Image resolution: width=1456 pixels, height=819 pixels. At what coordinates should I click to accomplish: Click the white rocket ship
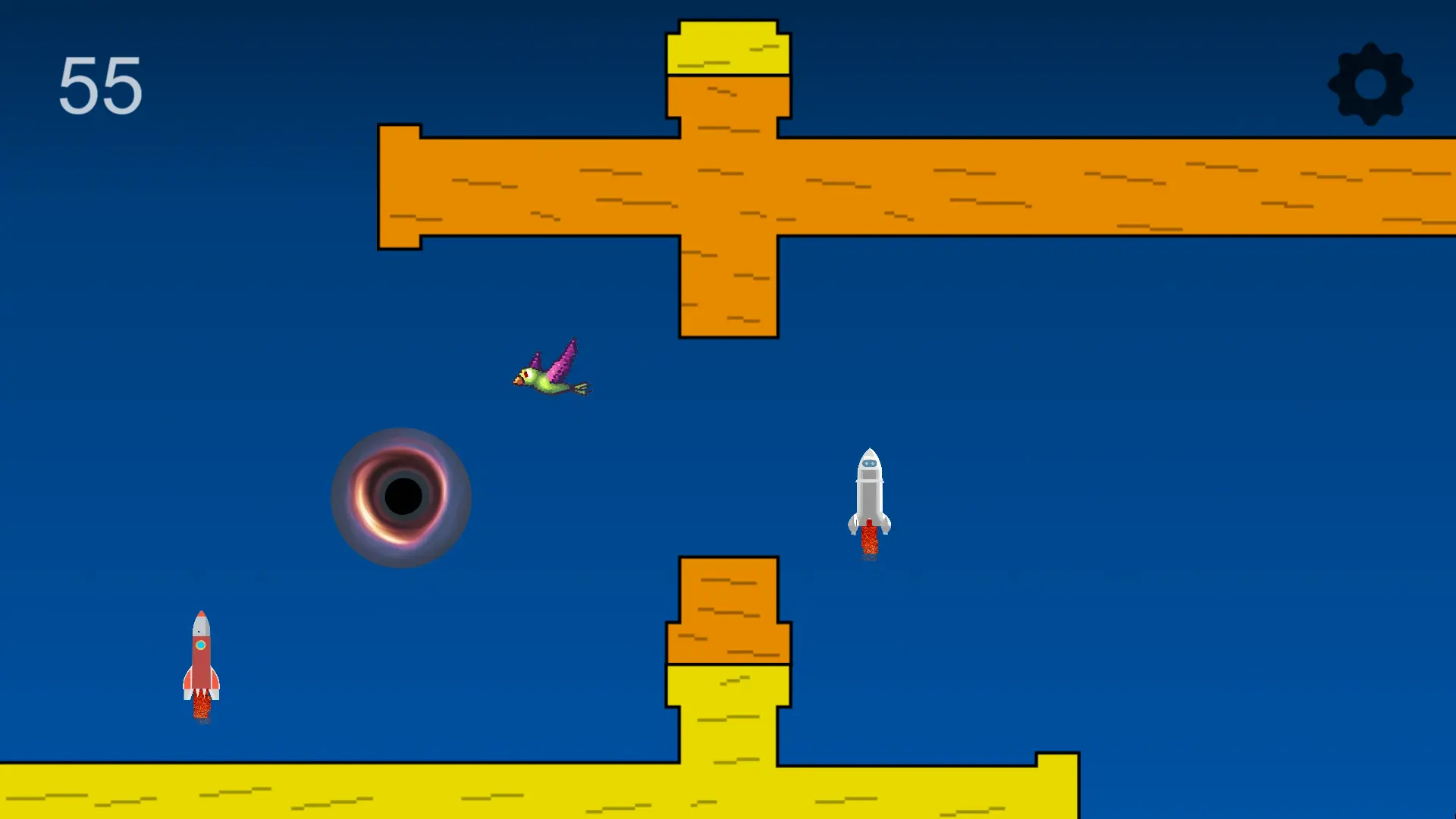[868, 485]
